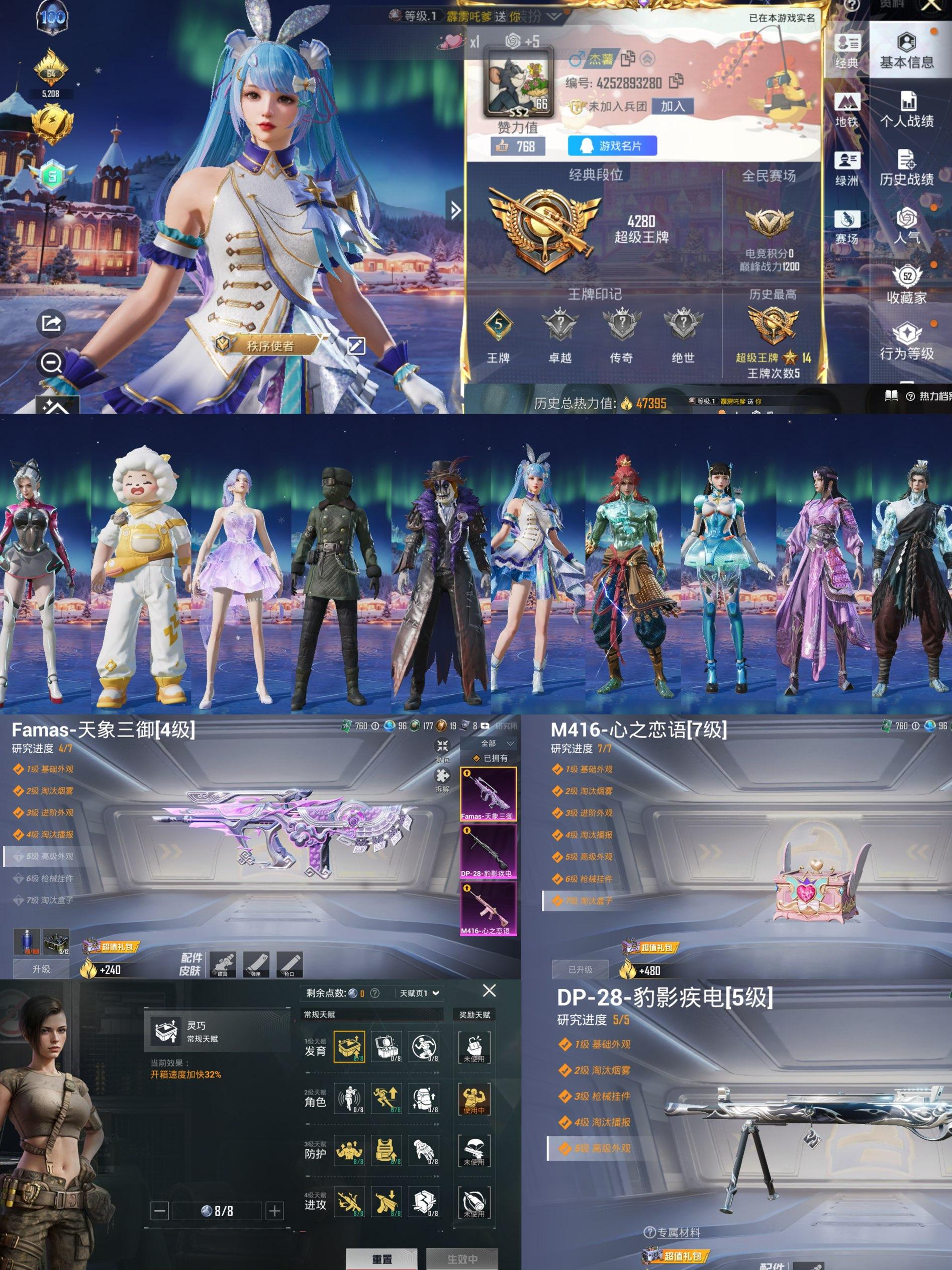This screenshot has height=1270, width=952.
Task: Increase talent points with the plus button
Action: (275, 1211)
